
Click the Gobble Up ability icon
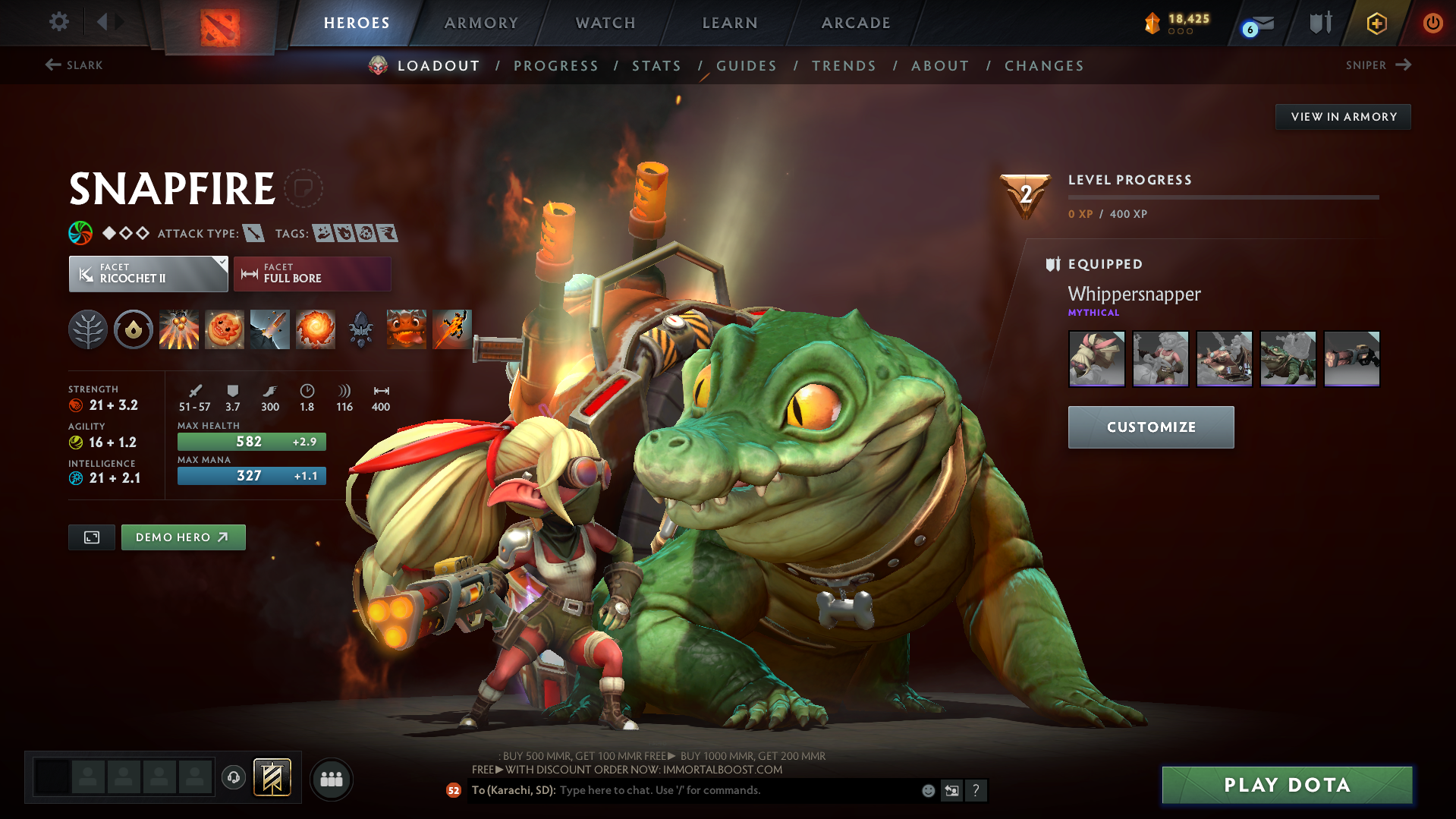[x=406, y=329]
